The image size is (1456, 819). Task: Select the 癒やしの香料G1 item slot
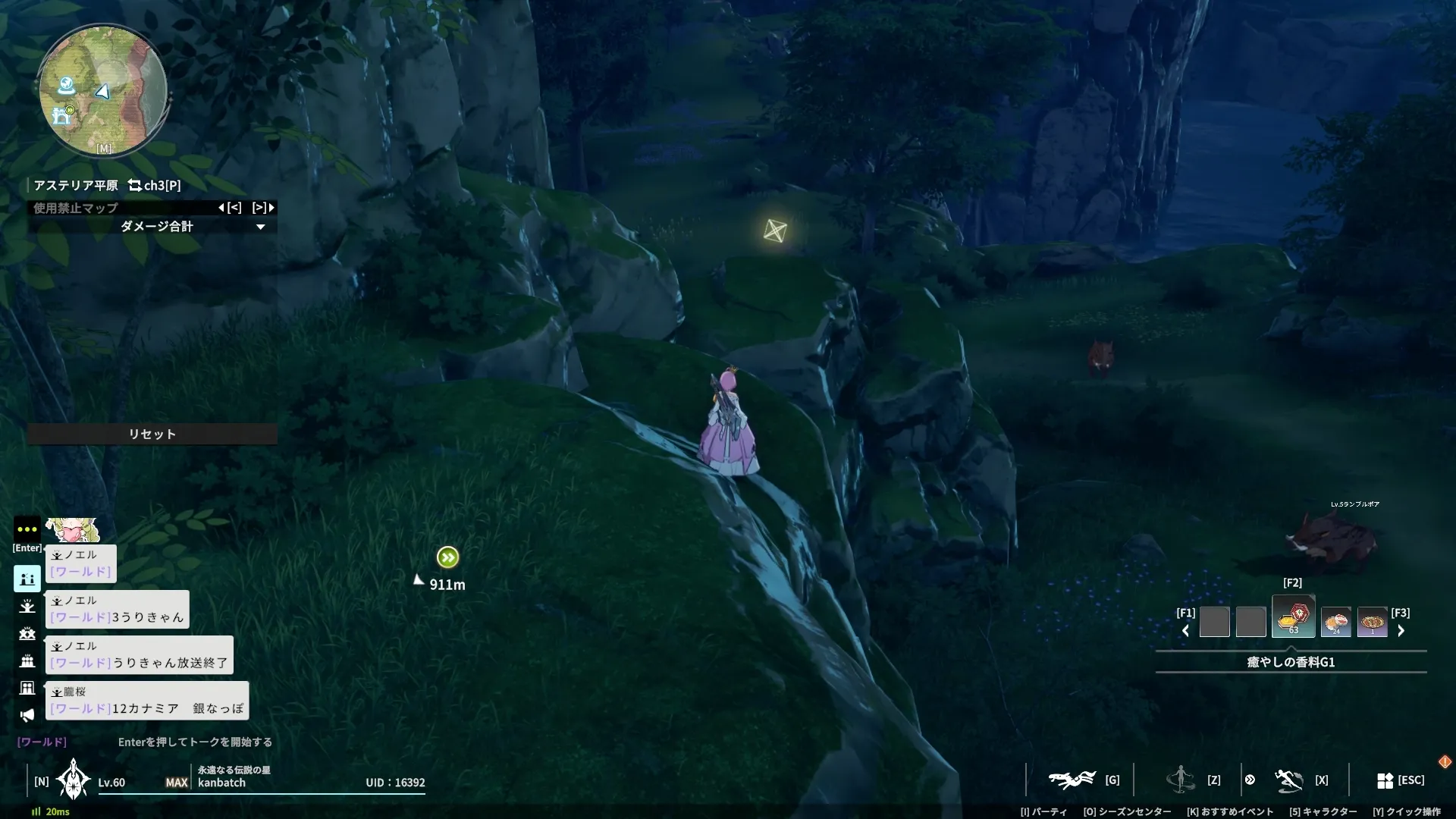click(x=1293, y=617)
